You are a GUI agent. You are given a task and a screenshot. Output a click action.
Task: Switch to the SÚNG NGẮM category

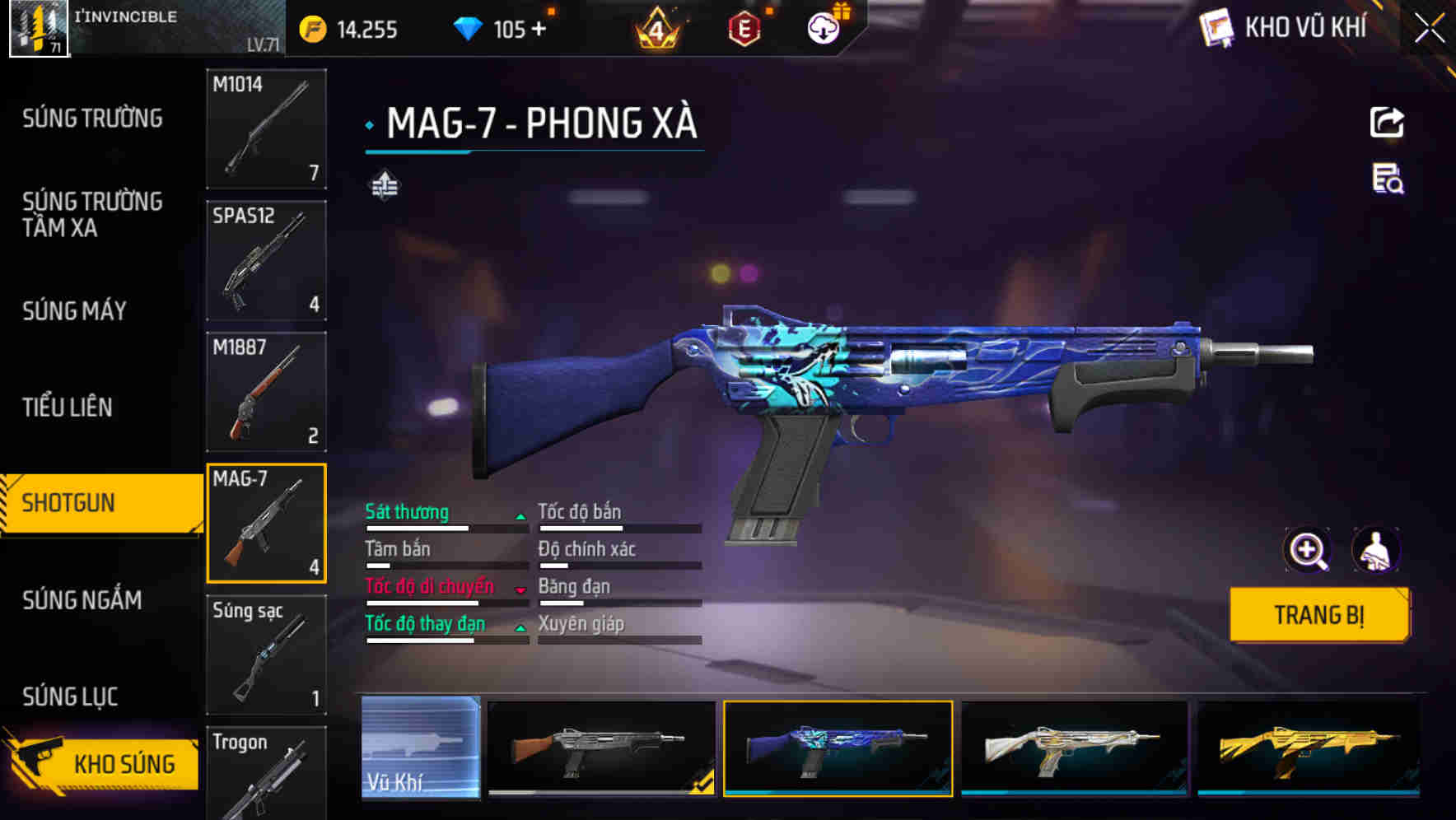[82, 601]
